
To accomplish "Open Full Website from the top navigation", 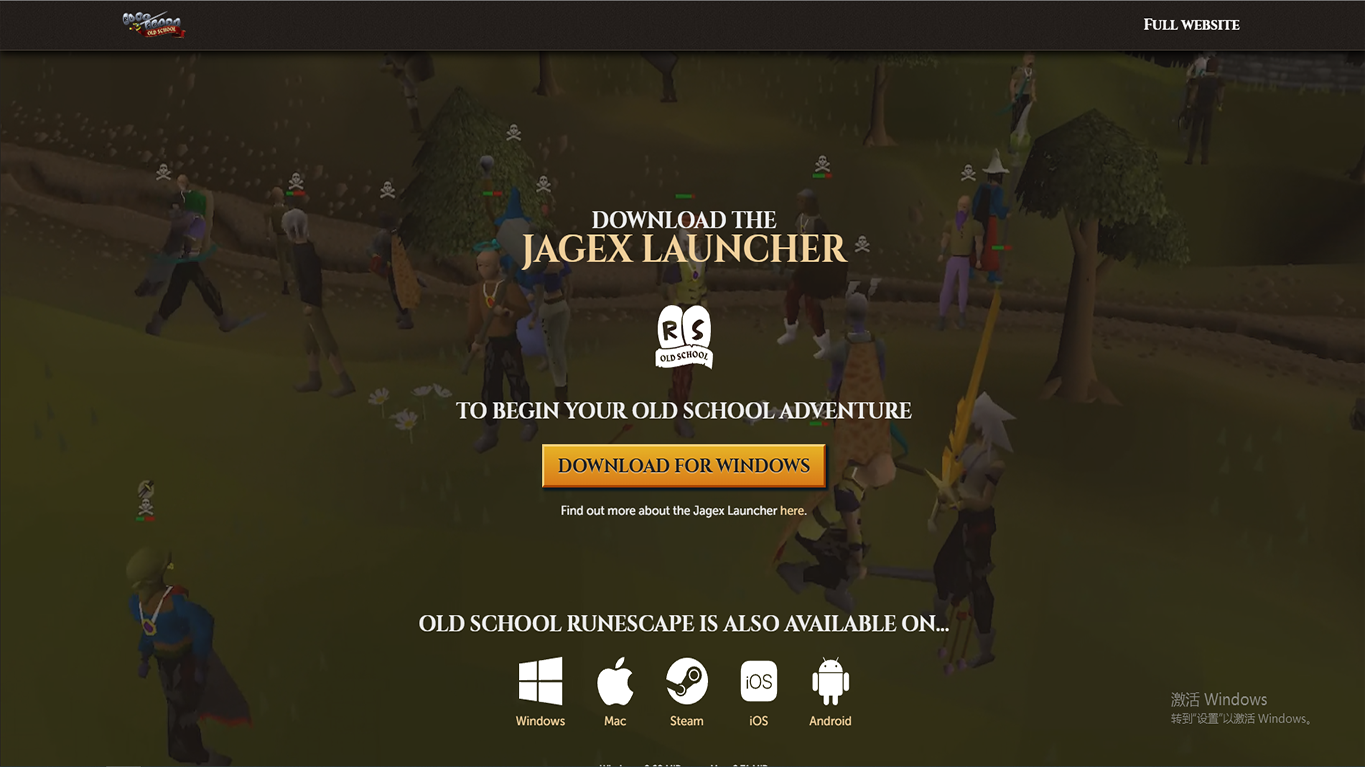I will 1191,24.
